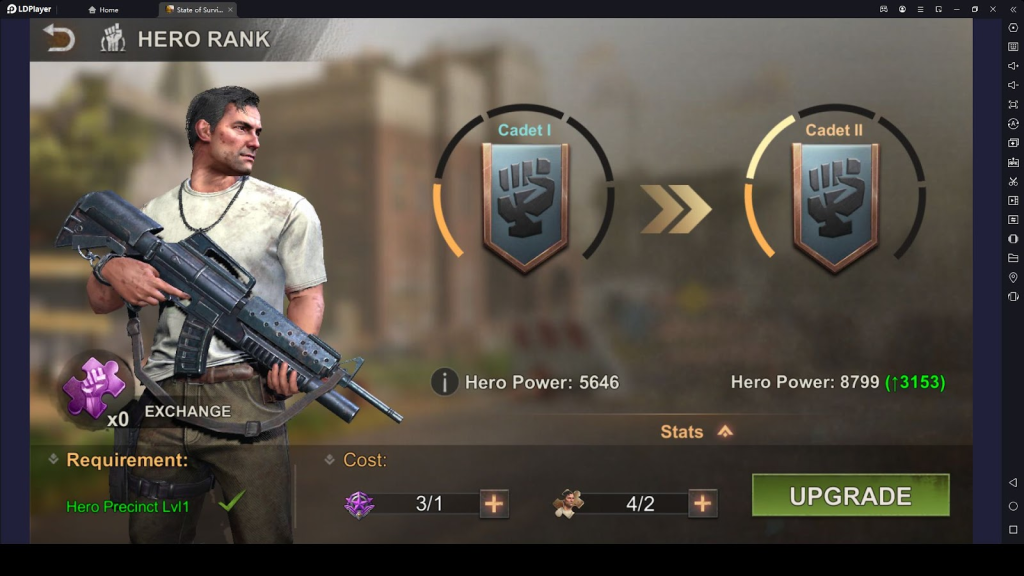
Task: Add more hero fragment cost items
Action: (702, 503)
